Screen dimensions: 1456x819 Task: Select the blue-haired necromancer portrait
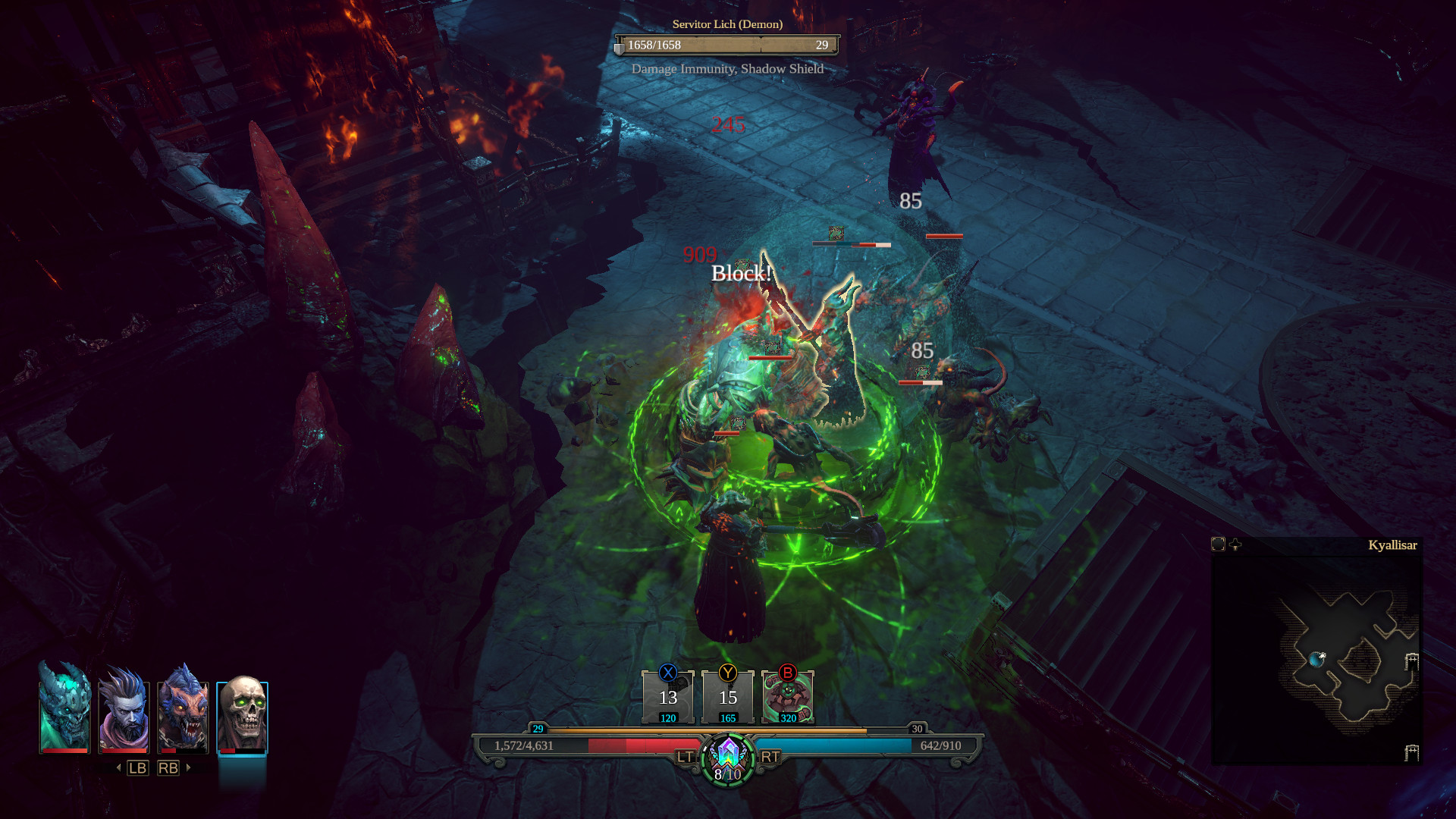[124, 717]
